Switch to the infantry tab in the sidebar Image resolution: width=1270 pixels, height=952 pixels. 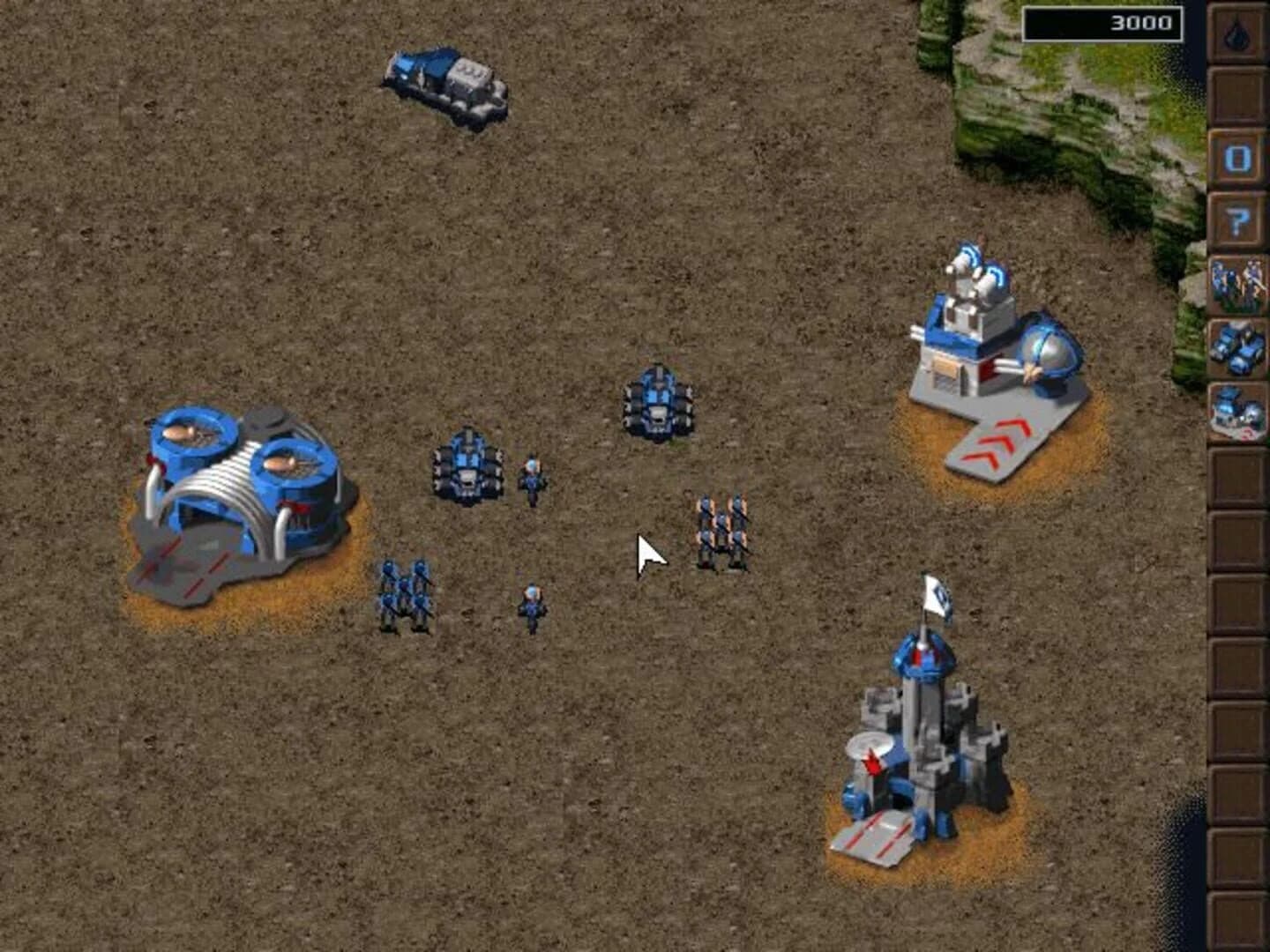(1237, 282)
